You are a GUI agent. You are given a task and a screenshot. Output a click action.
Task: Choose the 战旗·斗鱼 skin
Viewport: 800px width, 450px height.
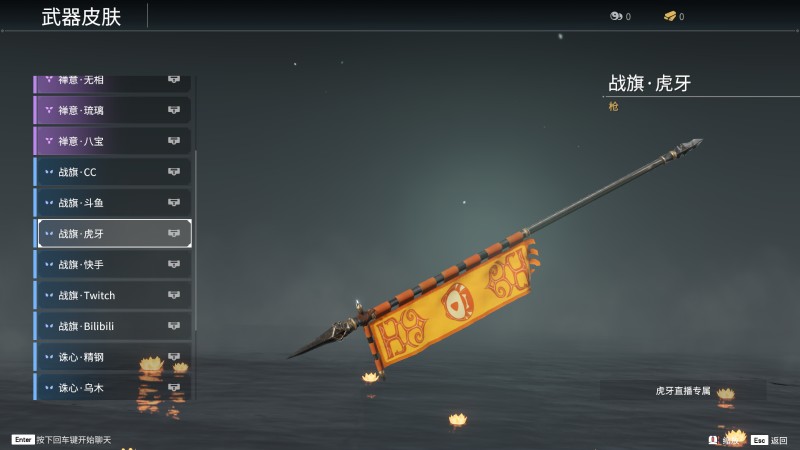[112, 203]
